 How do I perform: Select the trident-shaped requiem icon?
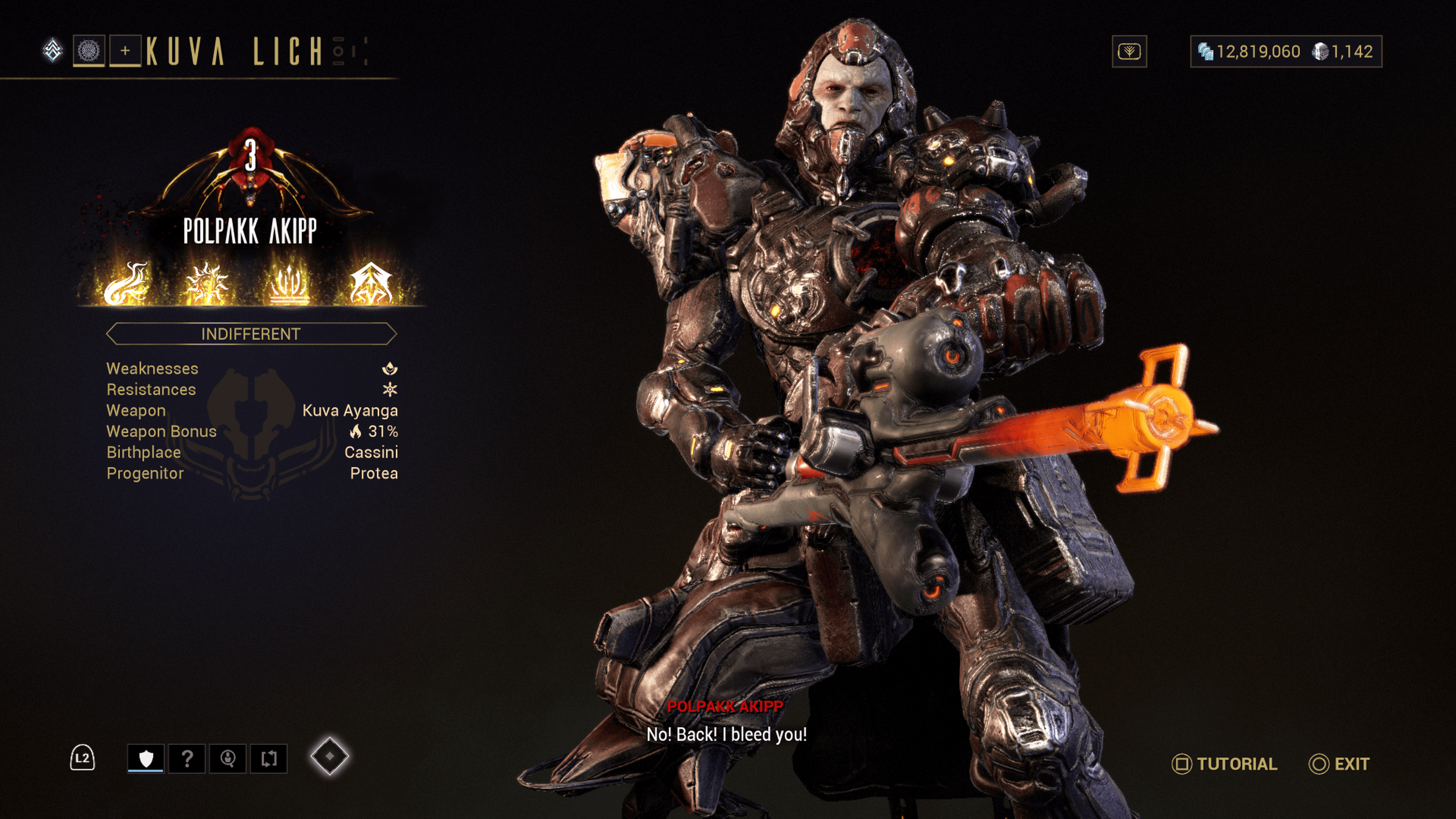tap(289, 283)
